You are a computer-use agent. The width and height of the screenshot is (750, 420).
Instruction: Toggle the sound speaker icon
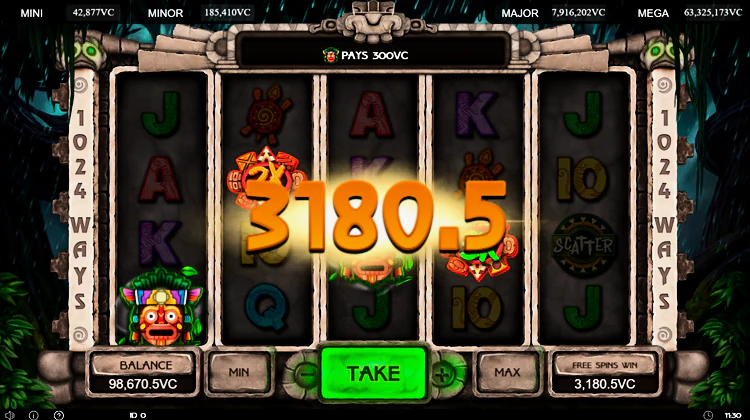tap(9, 414)
